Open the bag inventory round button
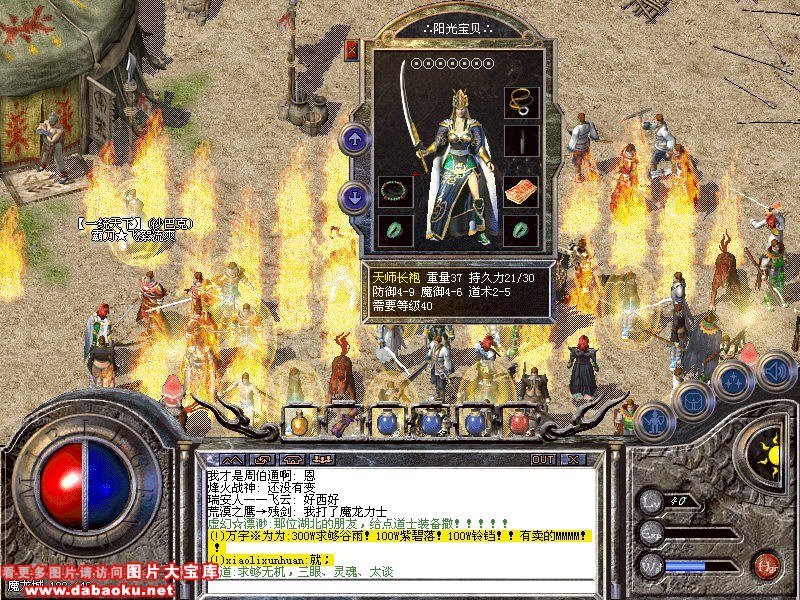 pos(691,400)
